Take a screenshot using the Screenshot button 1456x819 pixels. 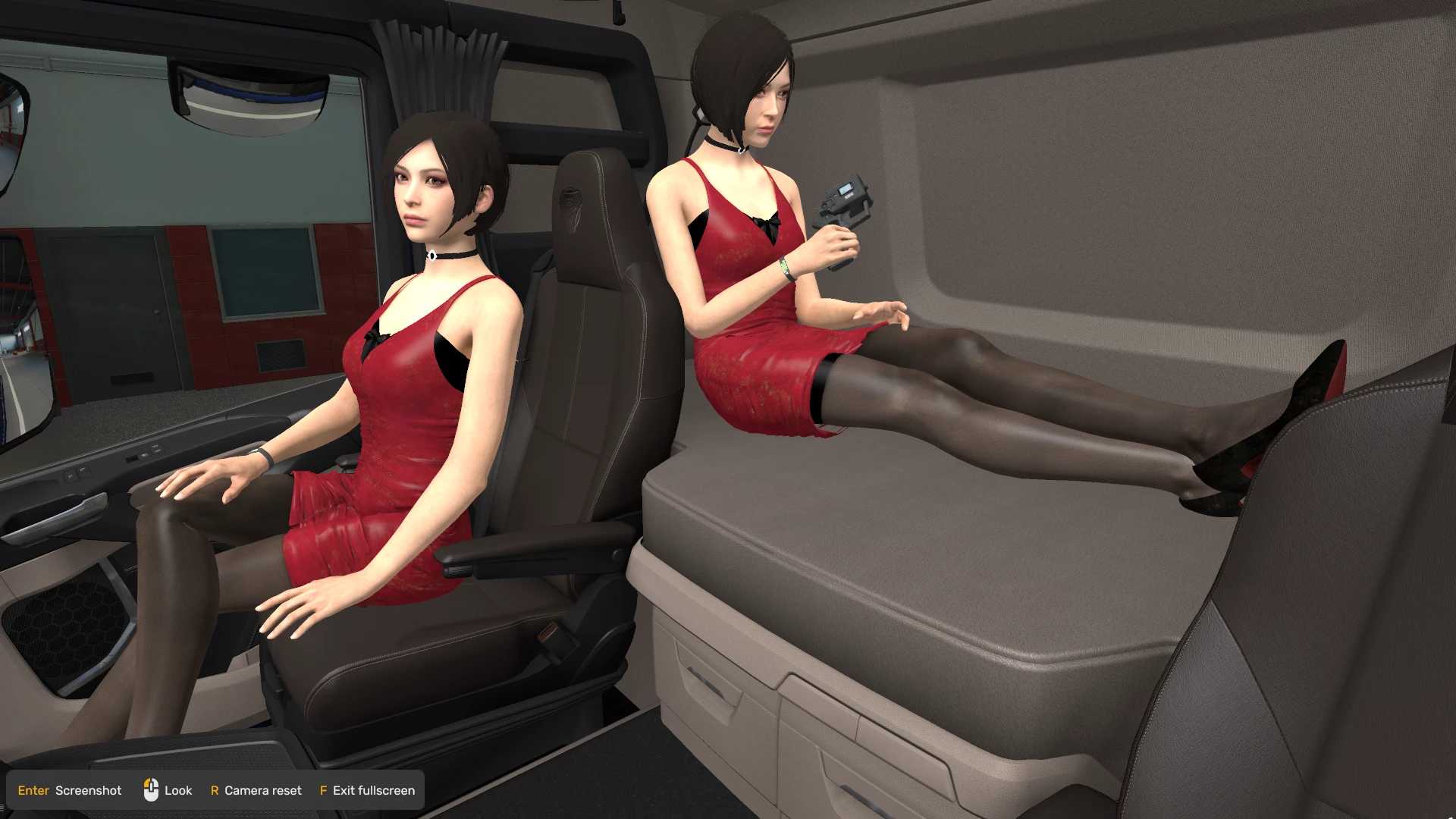pos(70,790)
